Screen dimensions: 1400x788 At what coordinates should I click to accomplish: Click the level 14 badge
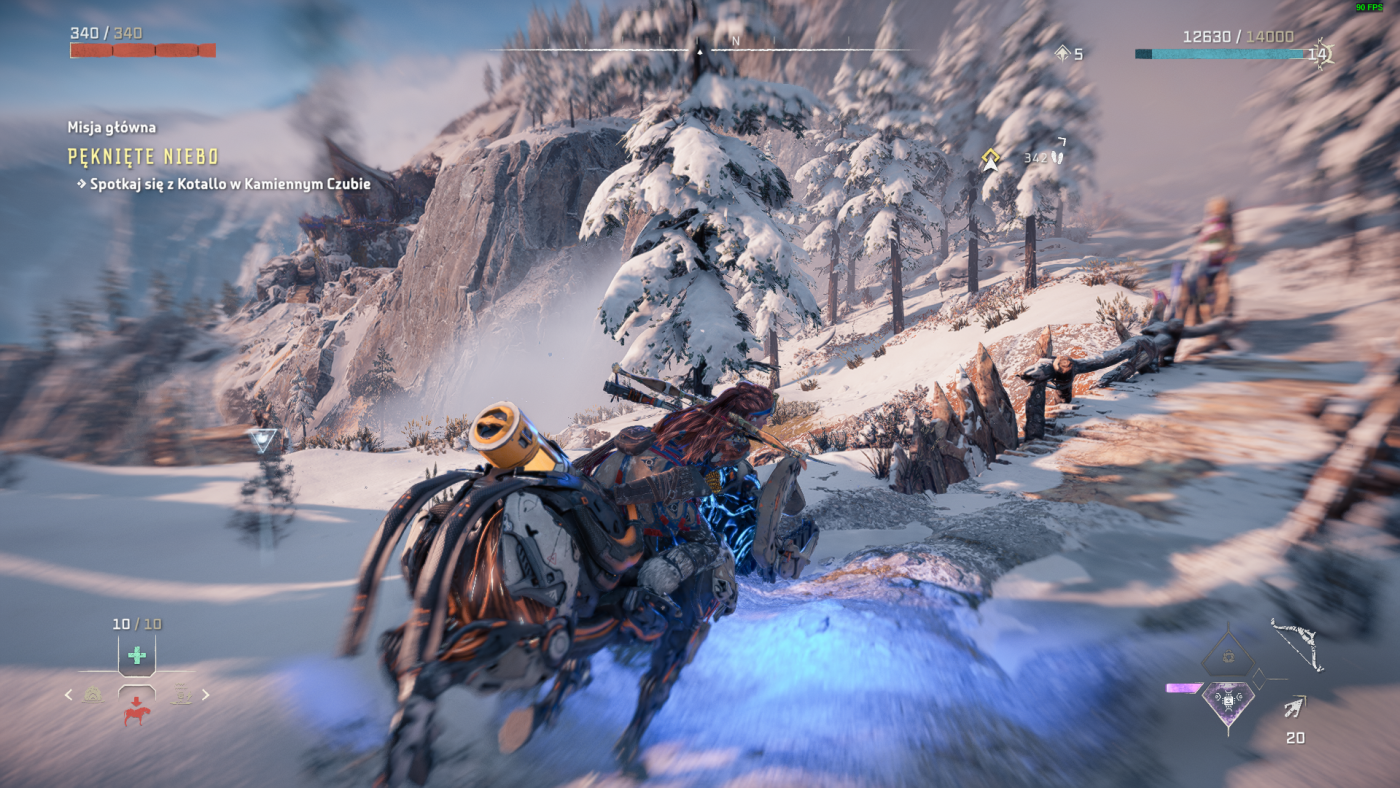(1319, 54)
